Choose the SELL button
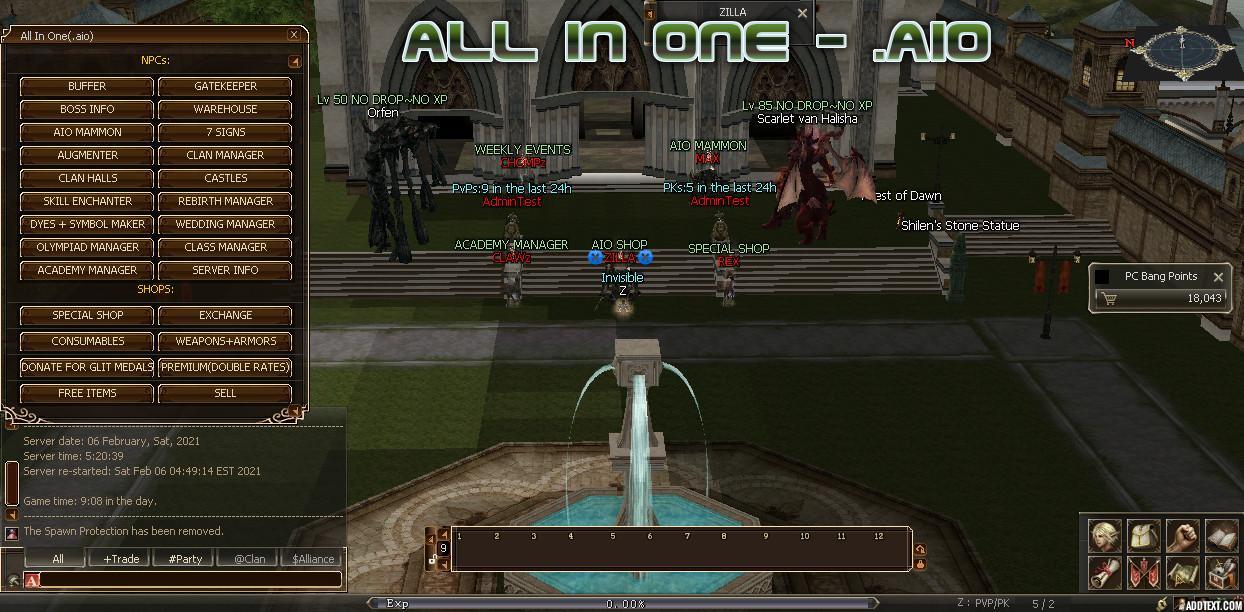Image resolution: width=1244 pixels, height=612 pixels. (x=225, y=393)
